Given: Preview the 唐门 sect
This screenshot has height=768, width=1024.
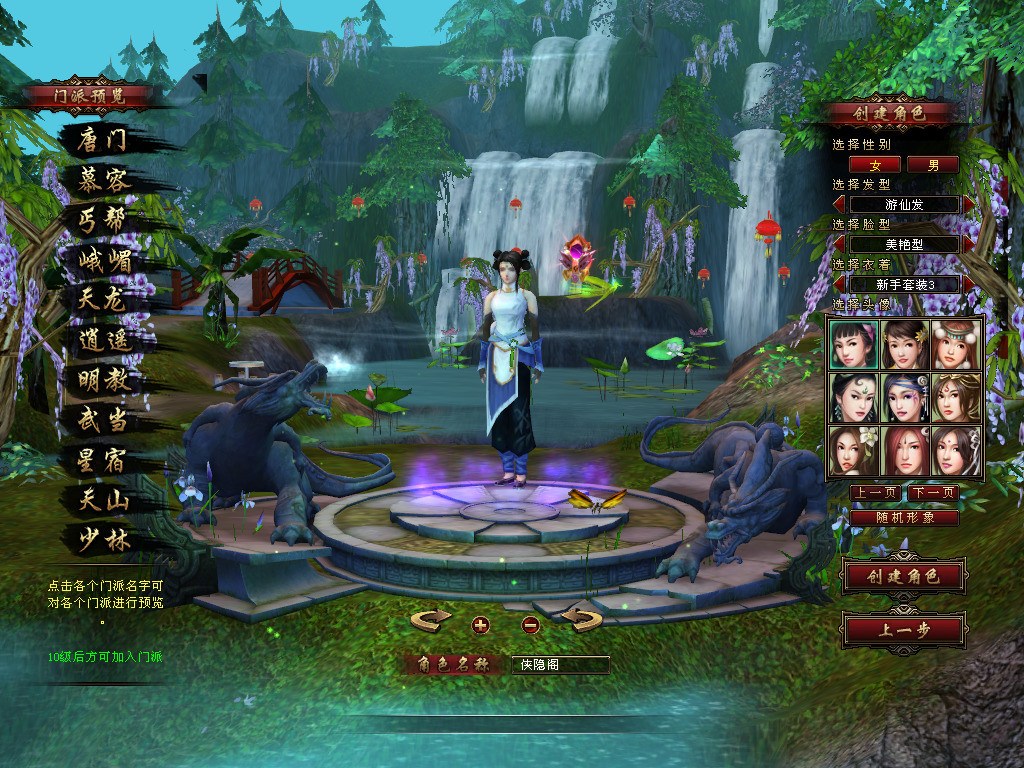Looking at the screenshot, I should click(103, 140).
